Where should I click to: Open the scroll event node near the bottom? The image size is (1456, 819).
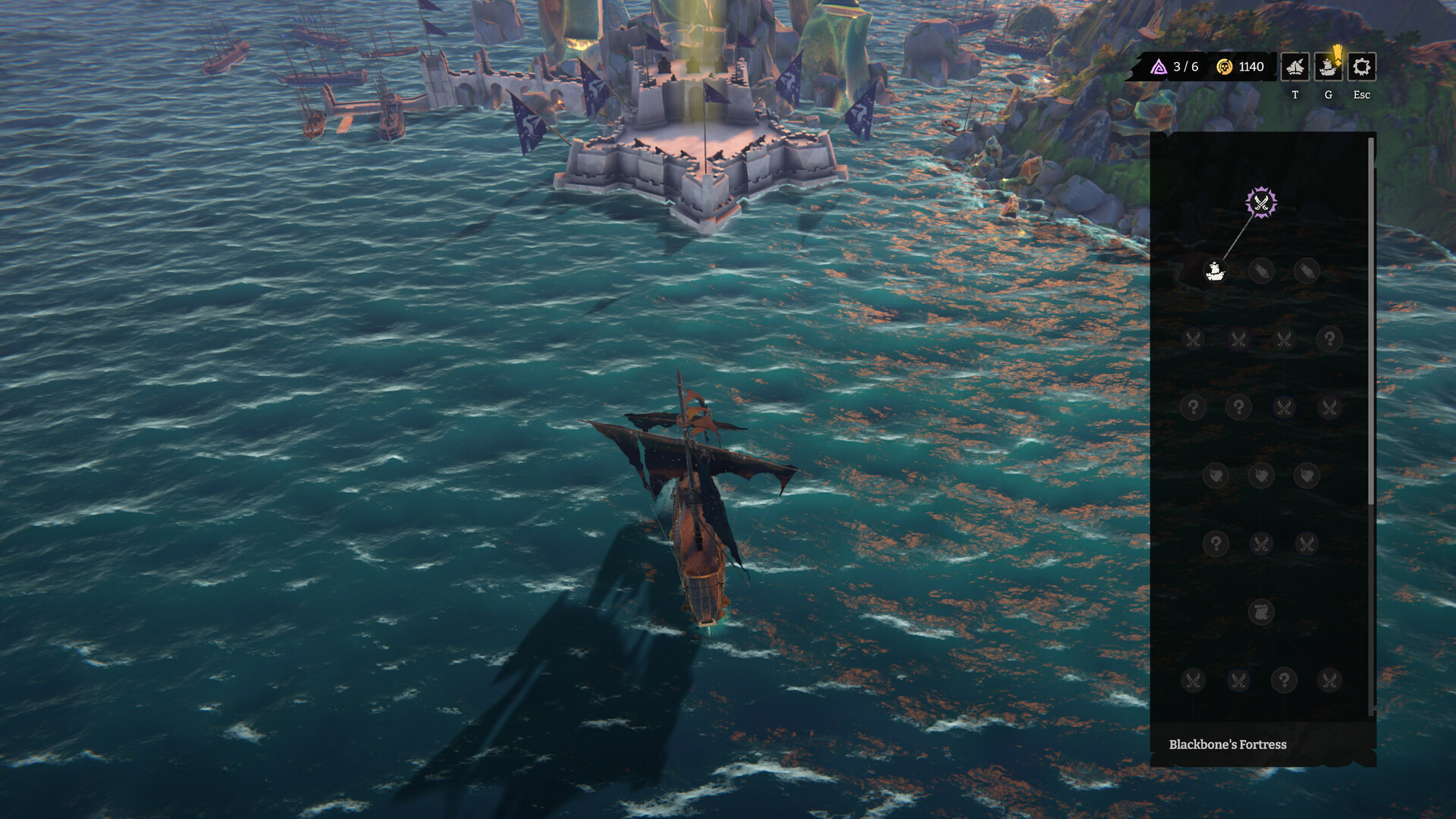[1261, 611]
